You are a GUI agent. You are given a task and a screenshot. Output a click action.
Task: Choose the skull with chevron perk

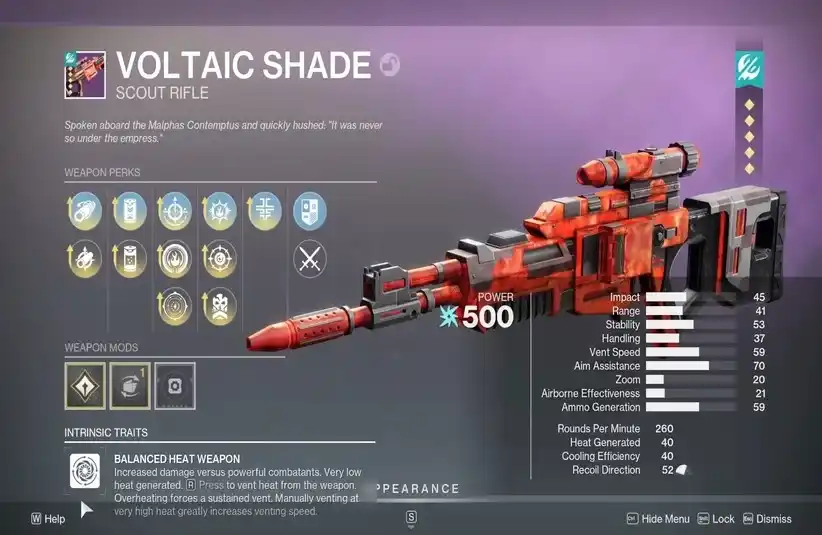pyautogui.click(x=220, y=305)
